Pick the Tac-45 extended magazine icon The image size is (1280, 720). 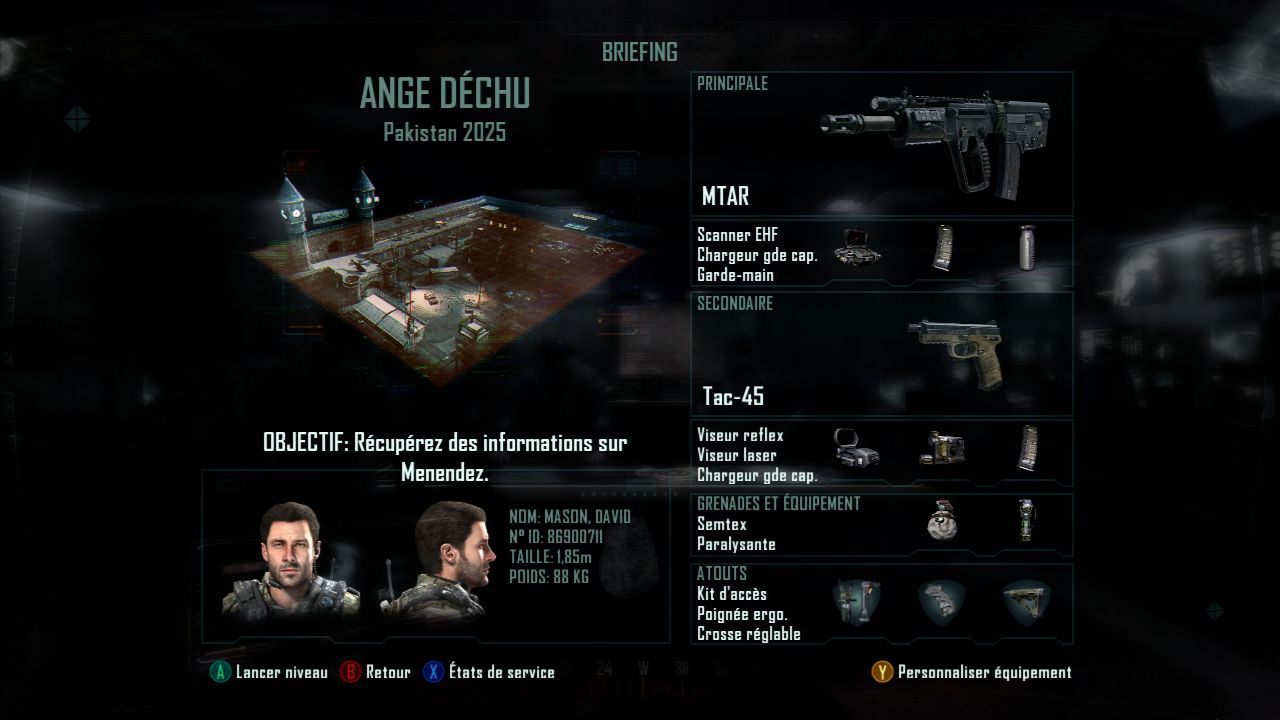point(1027,449)
